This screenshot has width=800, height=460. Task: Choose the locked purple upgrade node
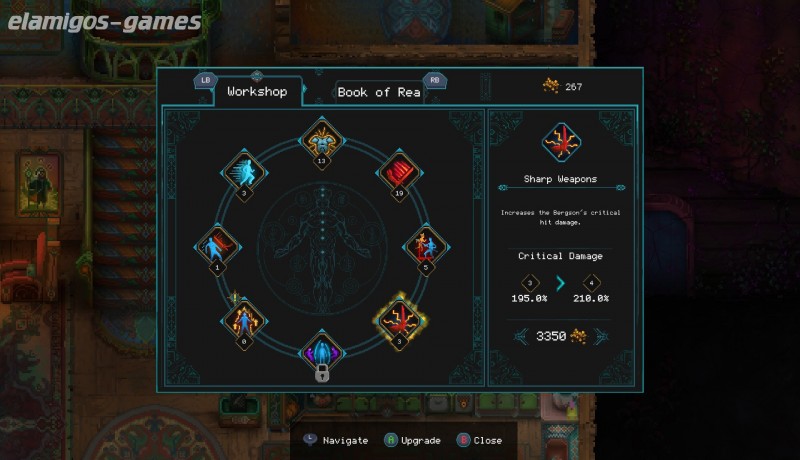pos(322,353)
